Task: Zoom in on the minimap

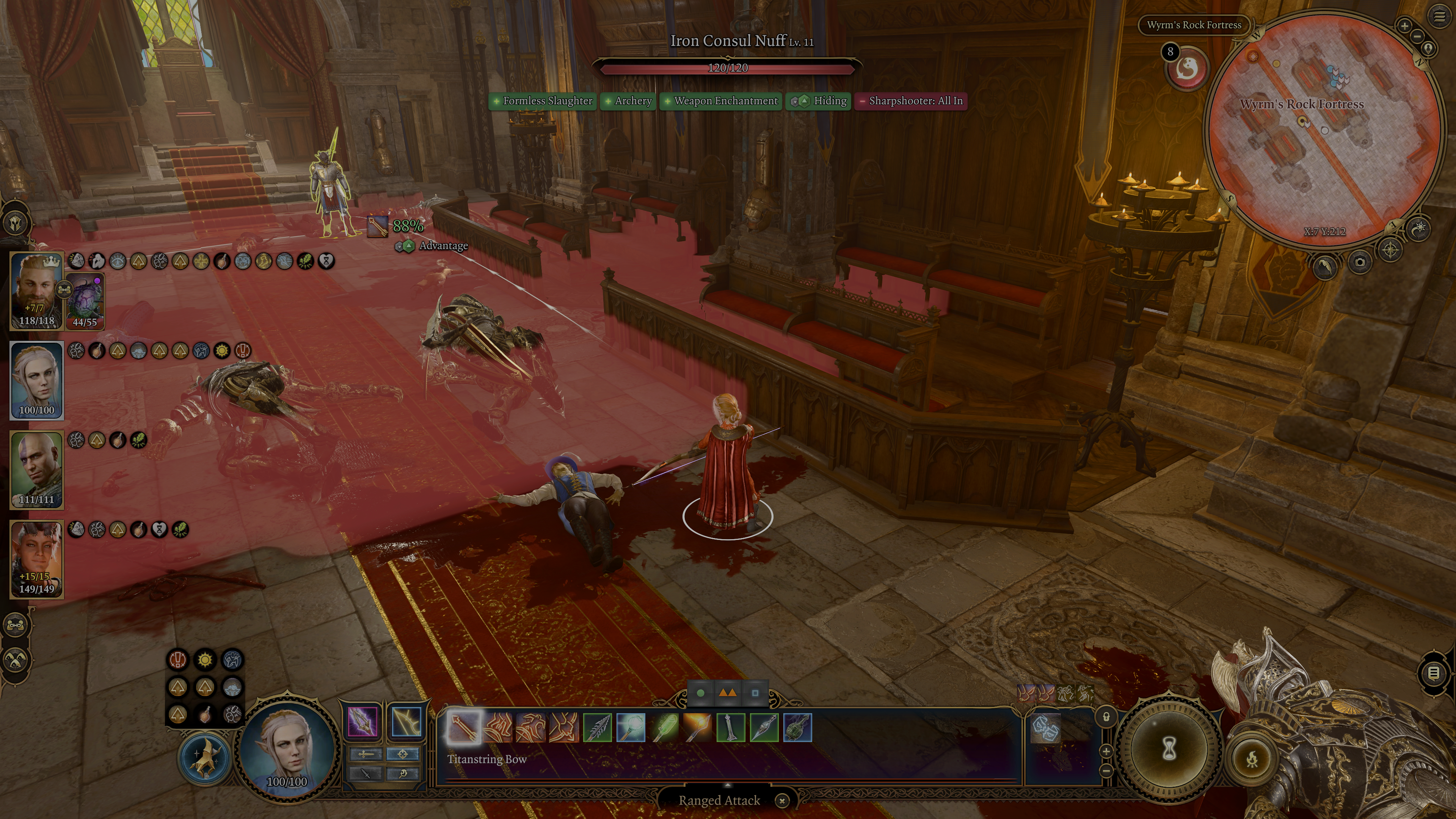Action: coord(1404,25)
